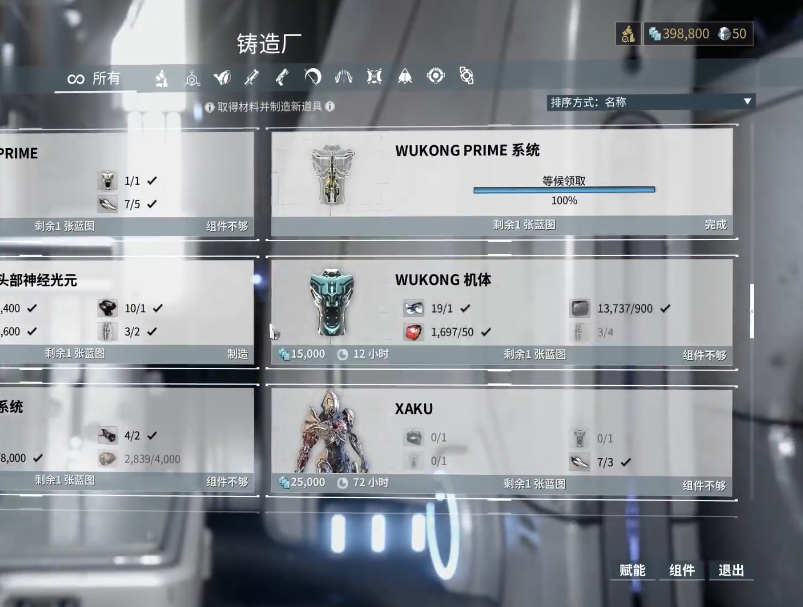
Task: Switch to the 所有 all-items tab
Action: pyautogui.click(x=94, y=78)
